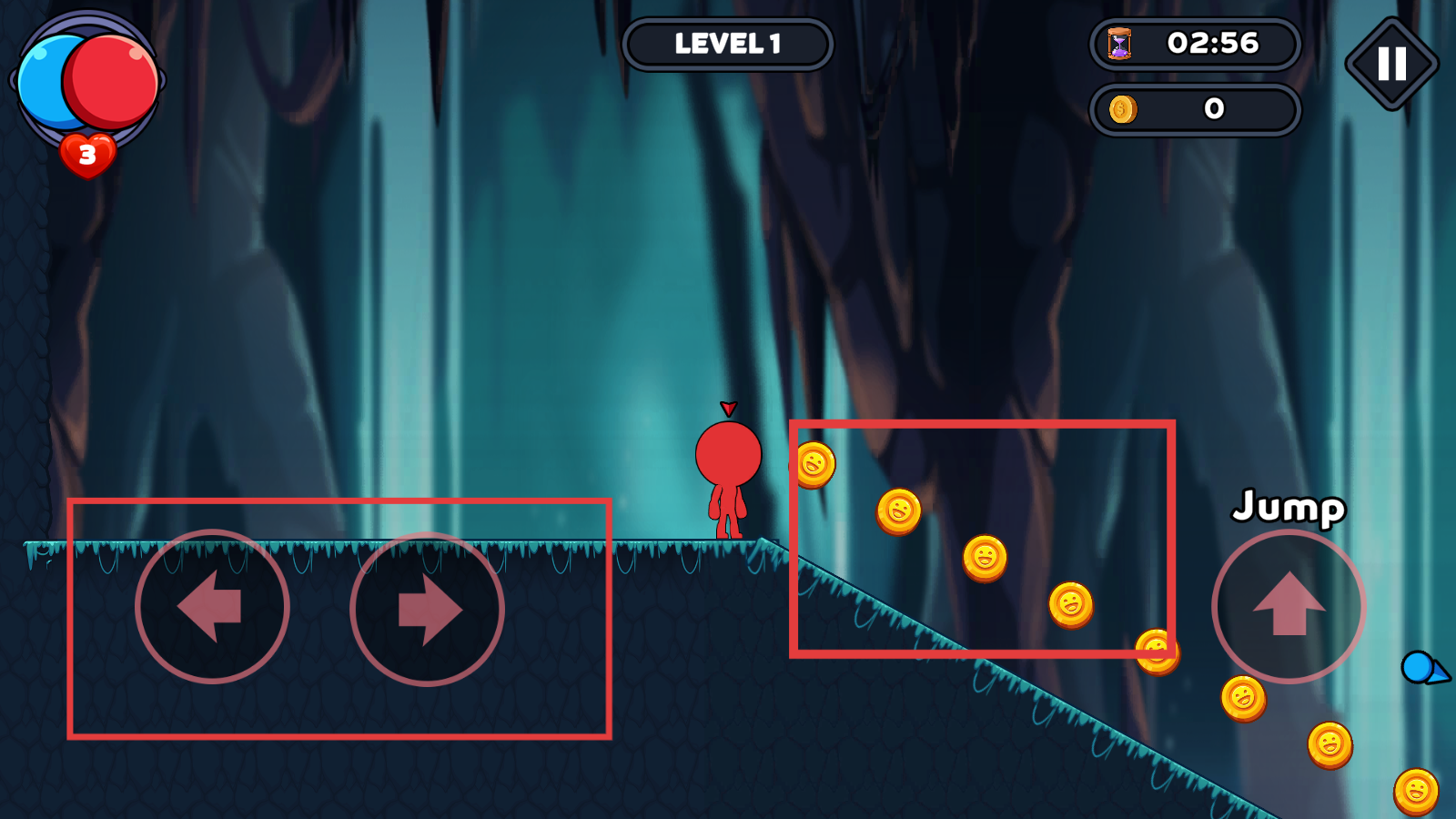This screenshot has width=1456, height=819.
Task: Tap the Jump up-arrow button
Action: (1288, 606)
